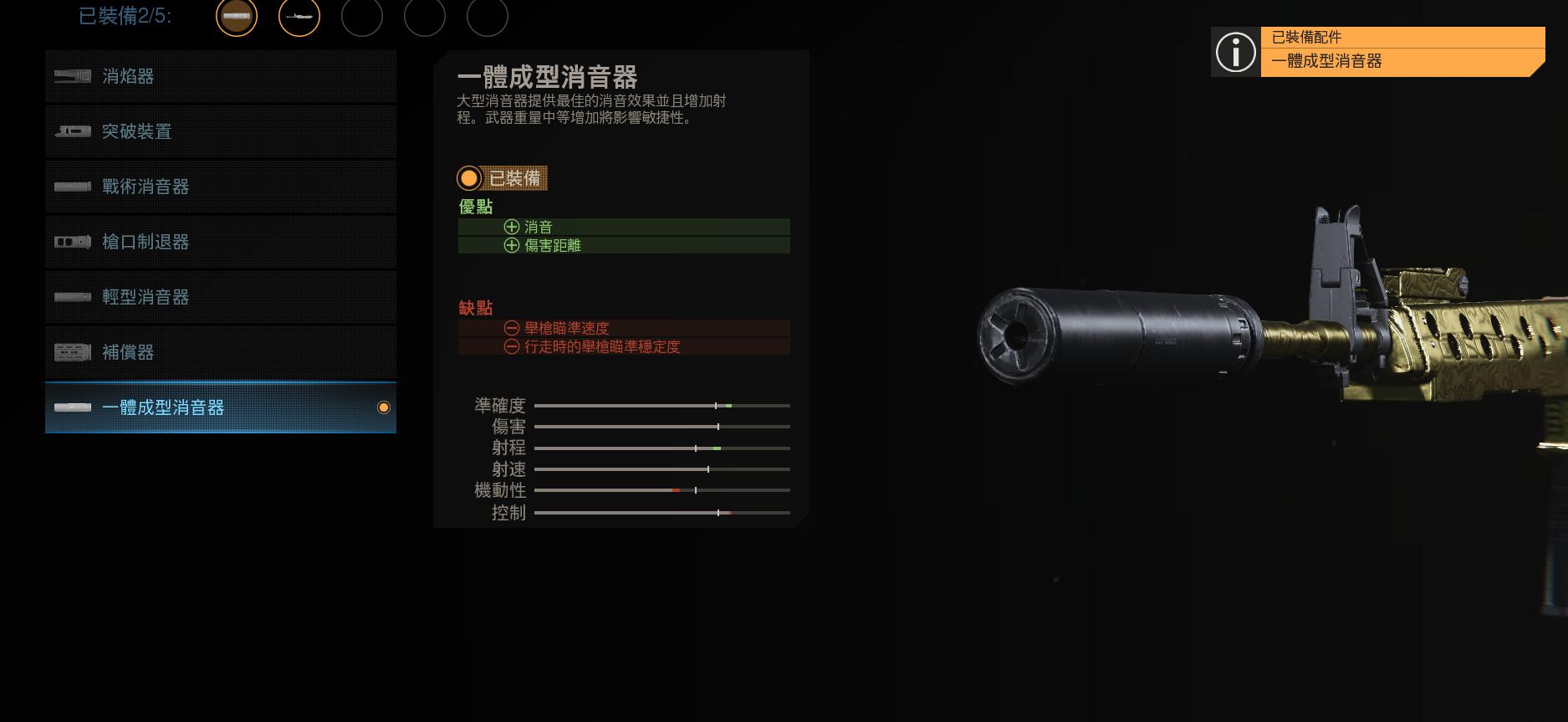
Task: Click the breacher device icon beside 突破裝置
Action: (72, 131)
